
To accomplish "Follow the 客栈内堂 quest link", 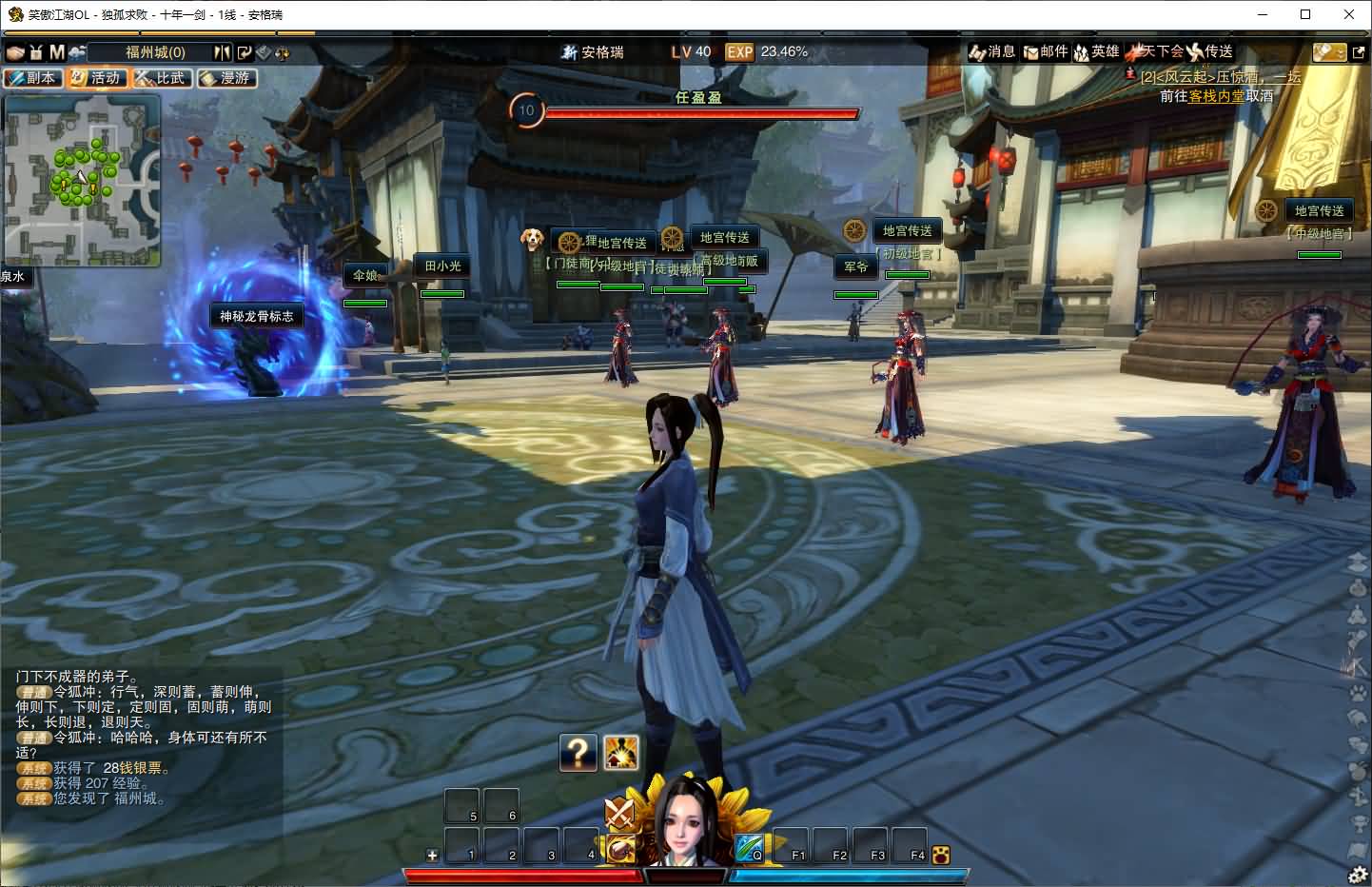I will pos(1216,96).
